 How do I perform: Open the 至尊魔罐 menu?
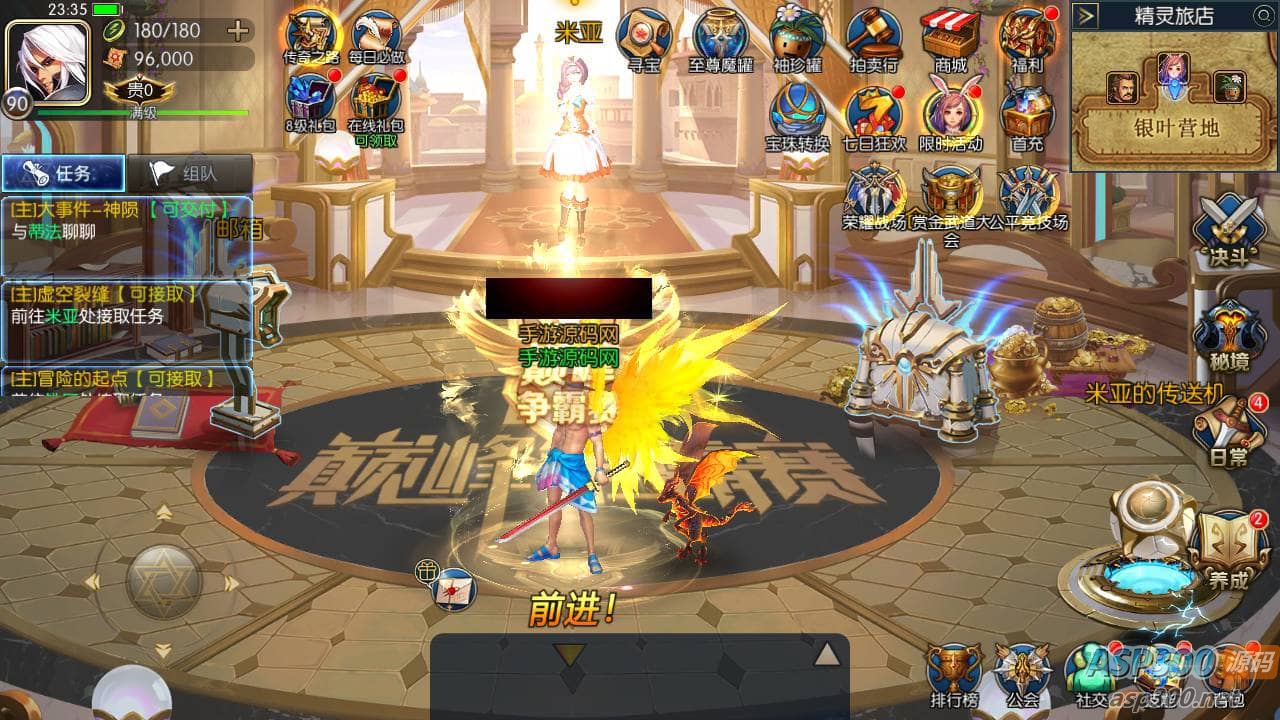720,38
